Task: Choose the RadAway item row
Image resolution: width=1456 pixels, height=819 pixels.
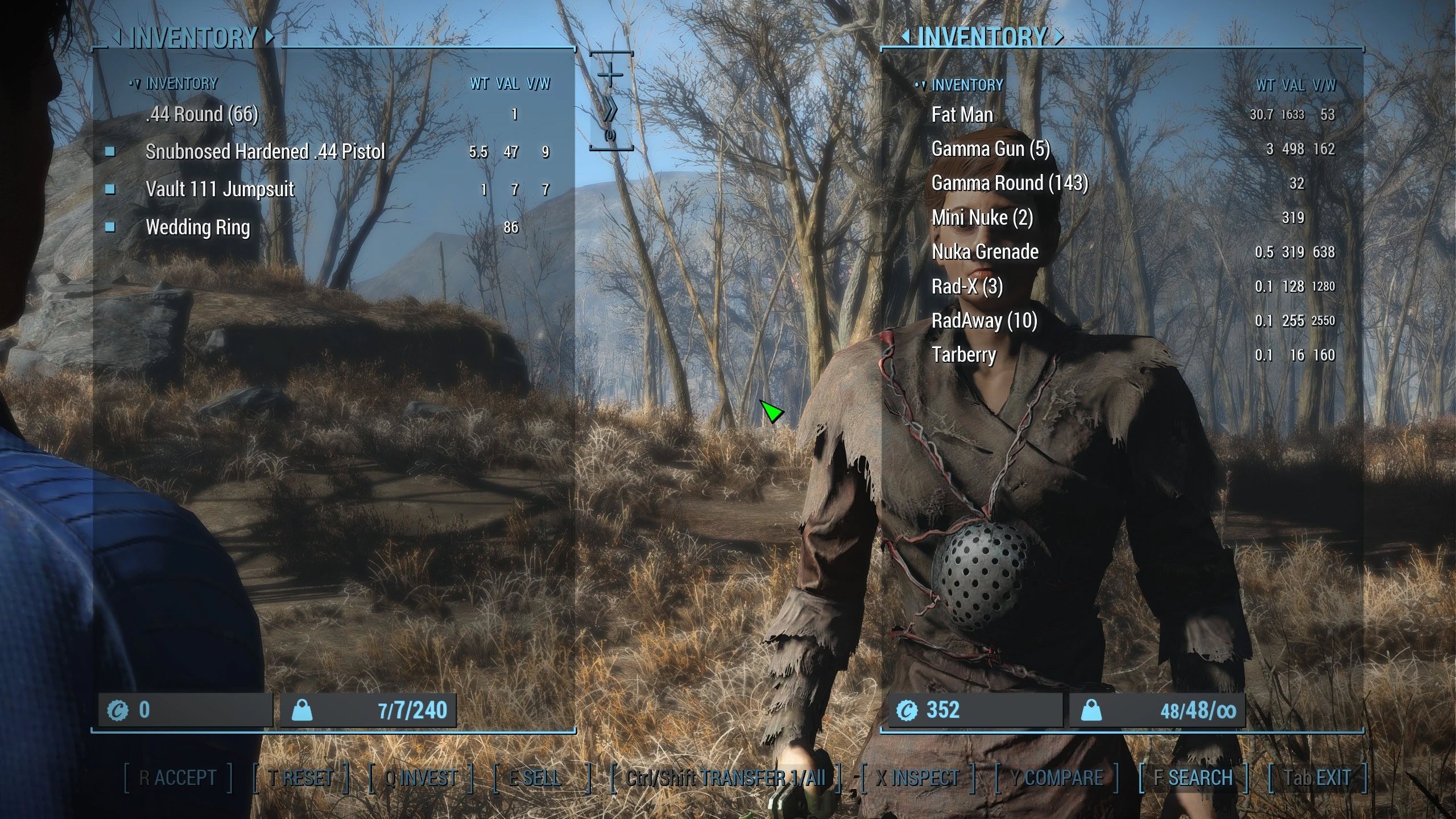Action: click(x=984, y=321)
